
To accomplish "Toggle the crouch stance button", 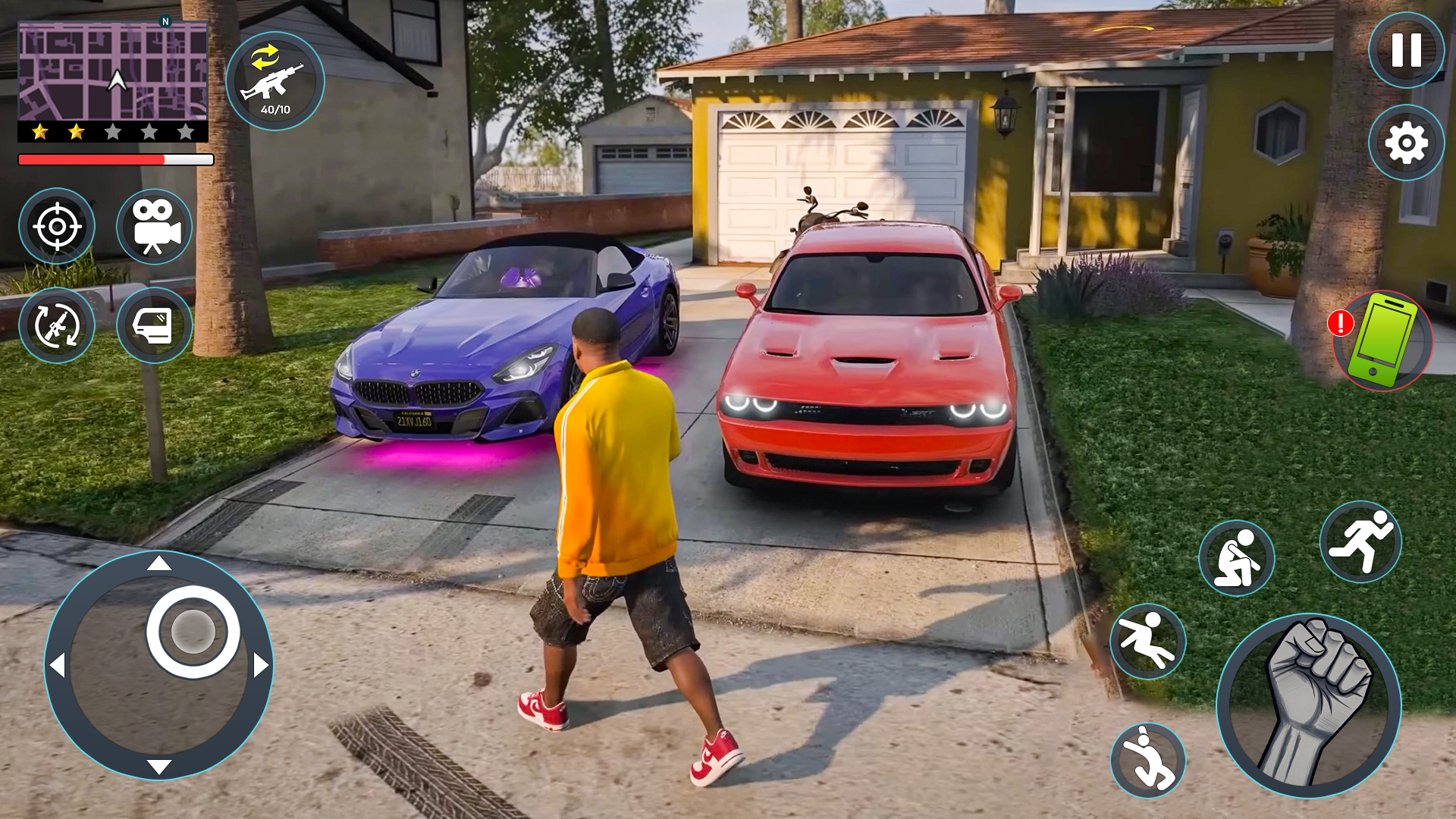I will (1236, 559).
